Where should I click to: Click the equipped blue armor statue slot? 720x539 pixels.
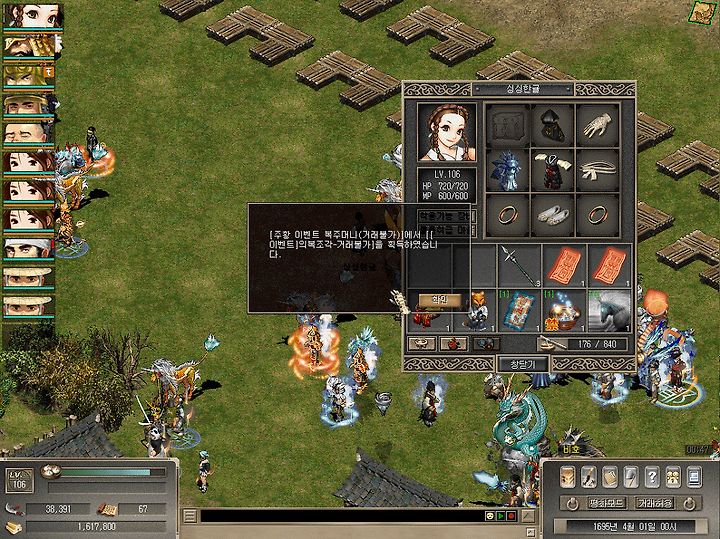tap(507, 172)
